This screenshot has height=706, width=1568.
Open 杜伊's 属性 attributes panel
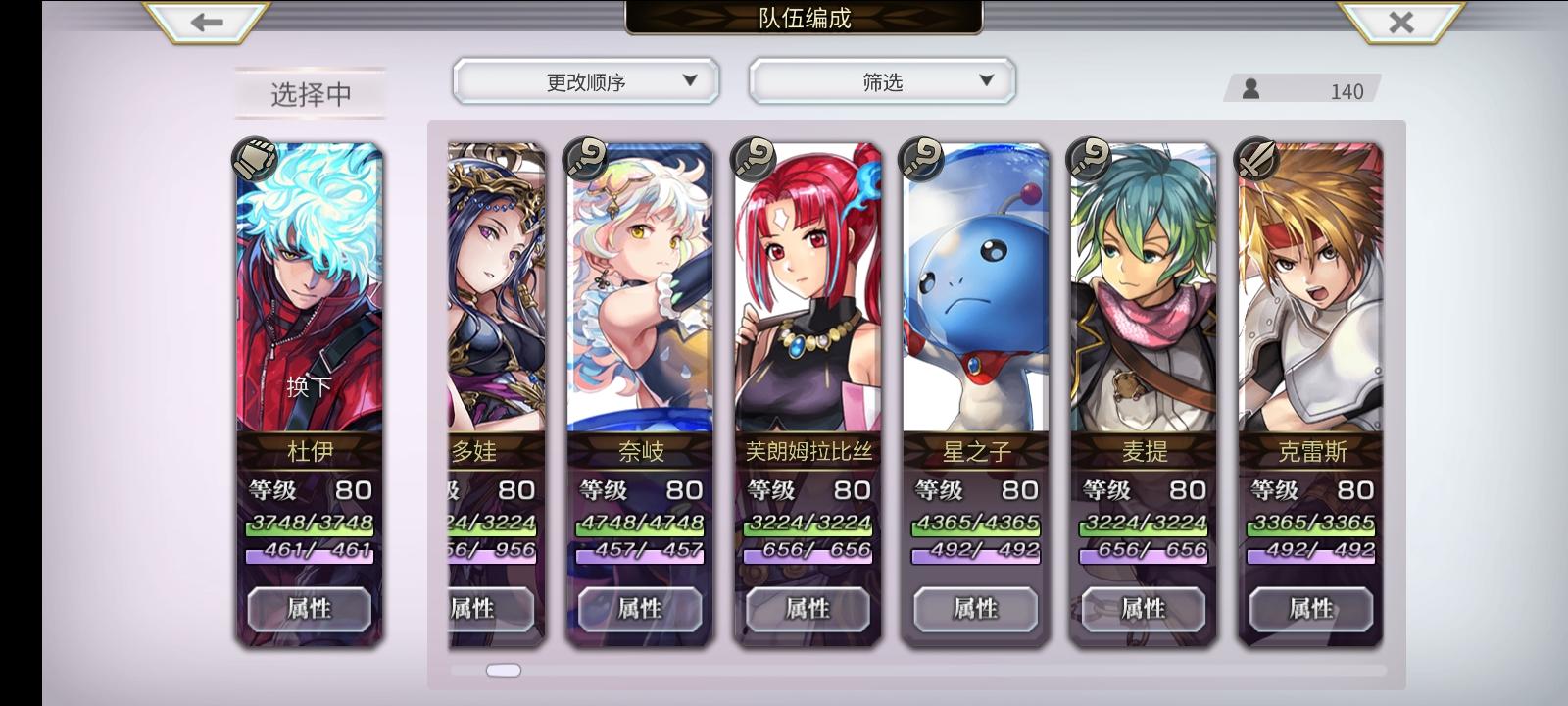tap(309, 610)
